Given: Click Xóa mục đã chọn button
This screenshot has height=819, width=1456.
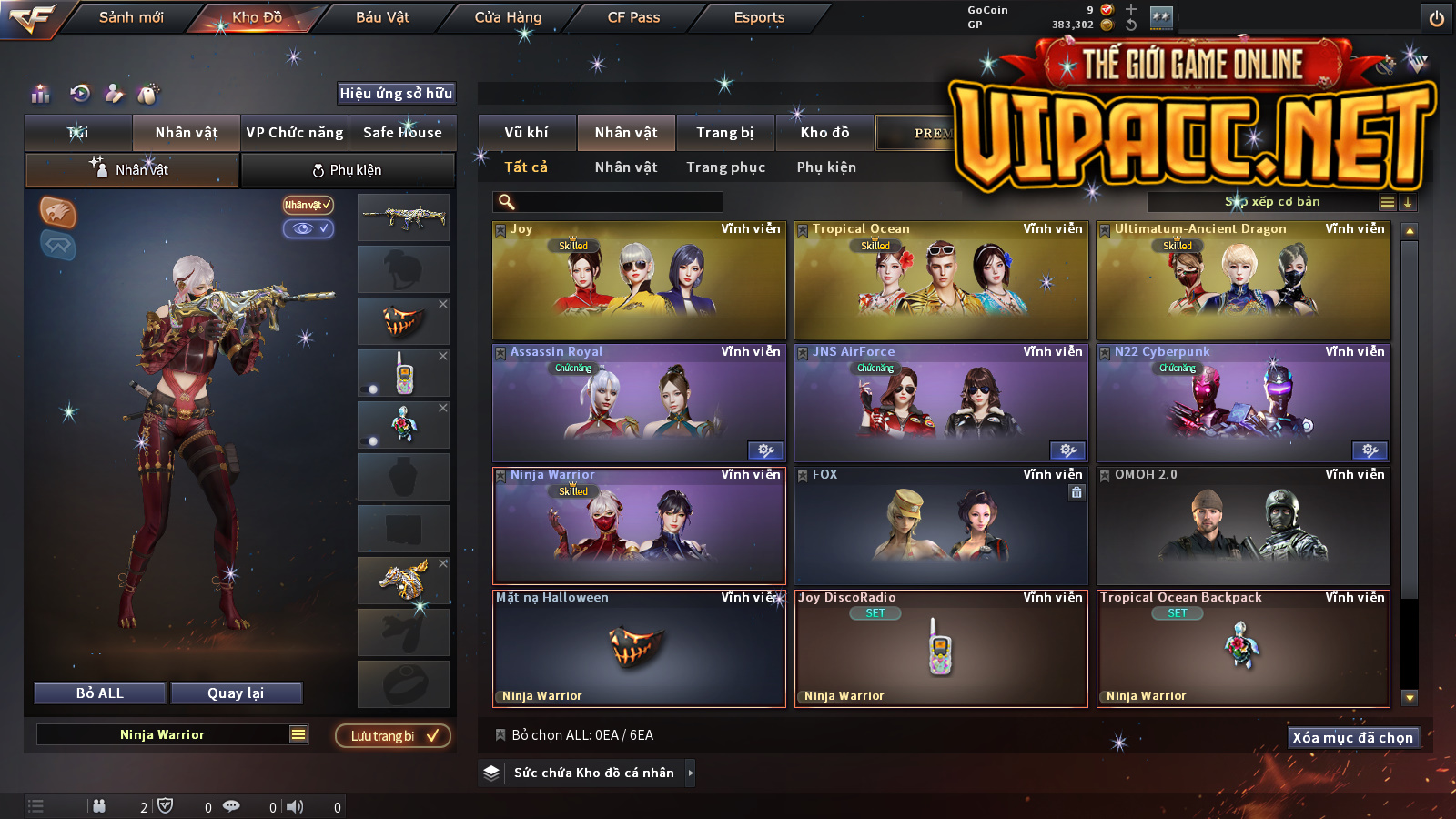Looking at the screenshot, I should tap(1353, 737).
